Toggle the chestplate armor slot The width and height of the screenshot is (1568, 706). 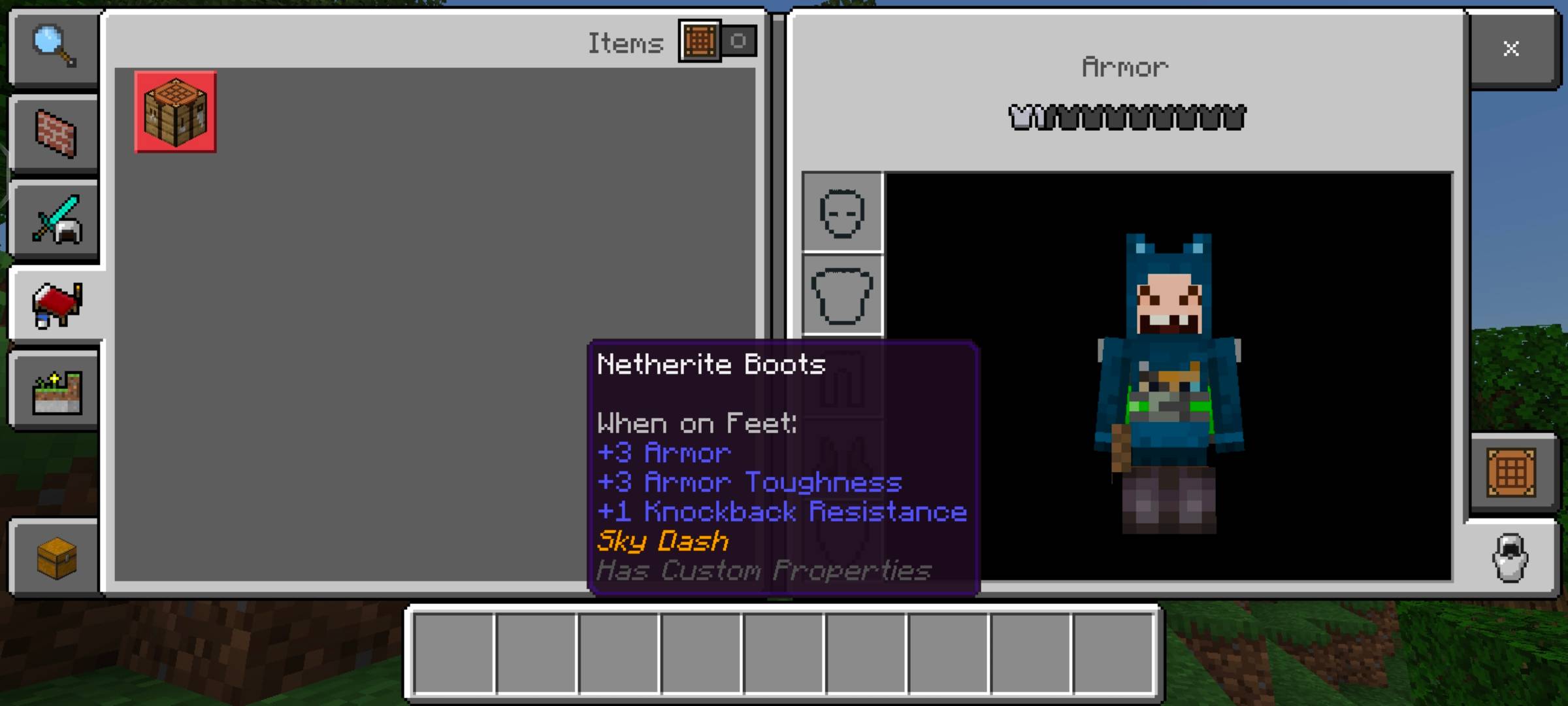[x=841, y=295]
